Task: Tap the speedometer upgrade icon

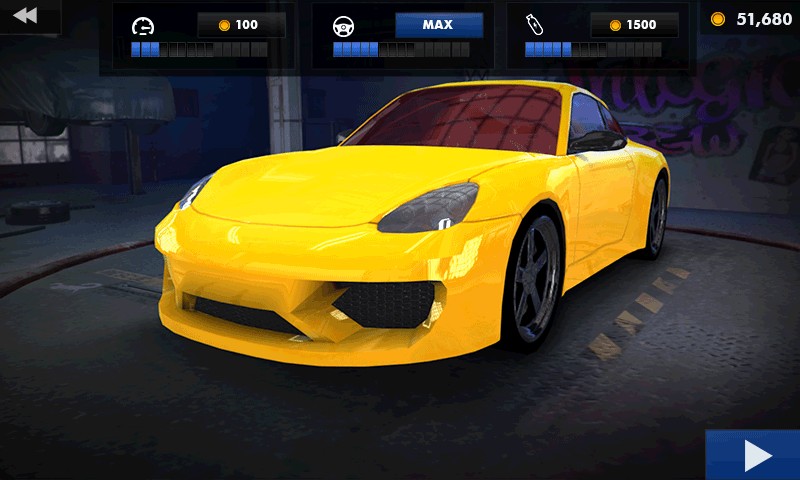Action: coord(144,26)
